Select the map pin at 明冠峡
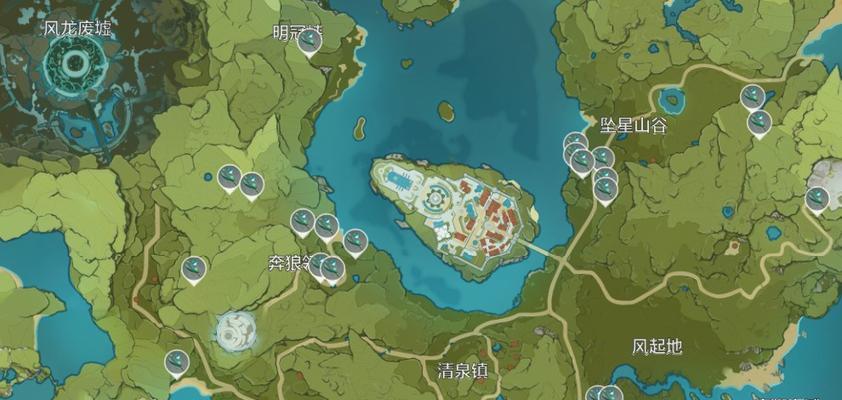Screen dimensions: 842x400 pos(310,41)
